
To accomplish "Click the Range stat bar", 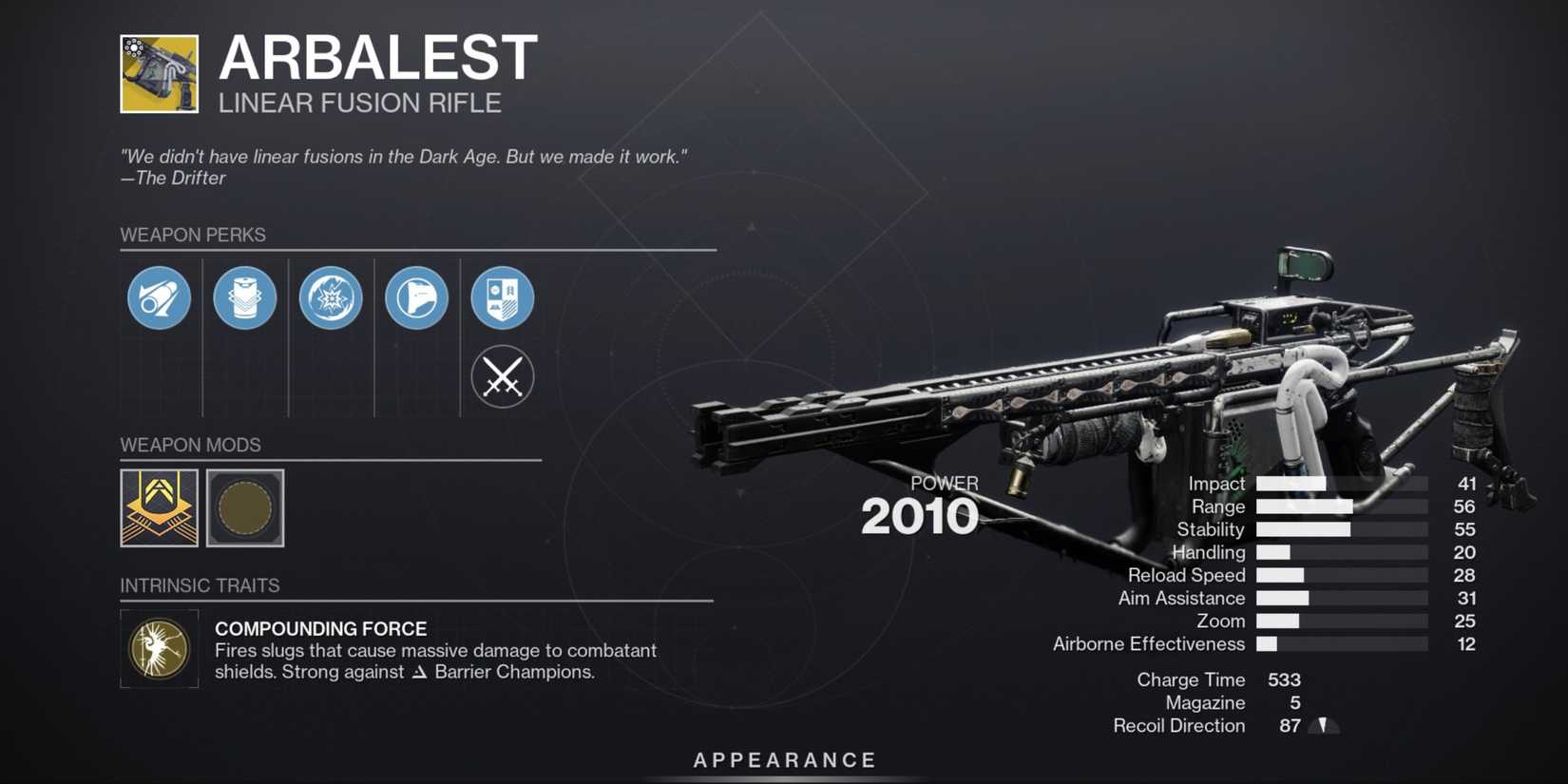I will (x=1342, y=507).
